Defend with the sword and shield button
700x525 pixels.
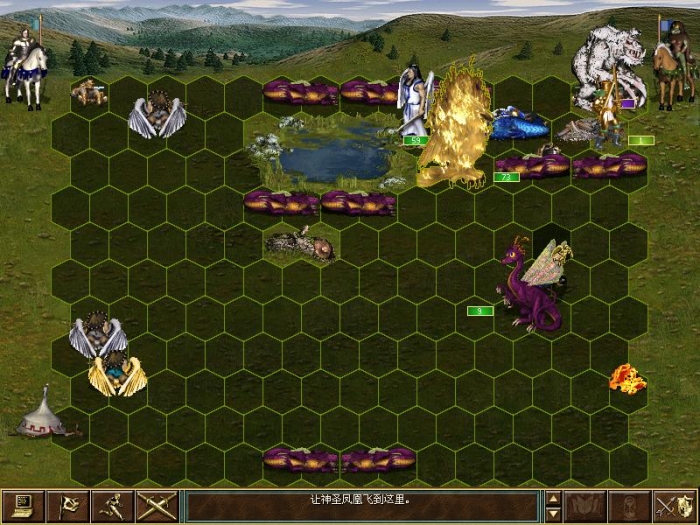point(674,506)
